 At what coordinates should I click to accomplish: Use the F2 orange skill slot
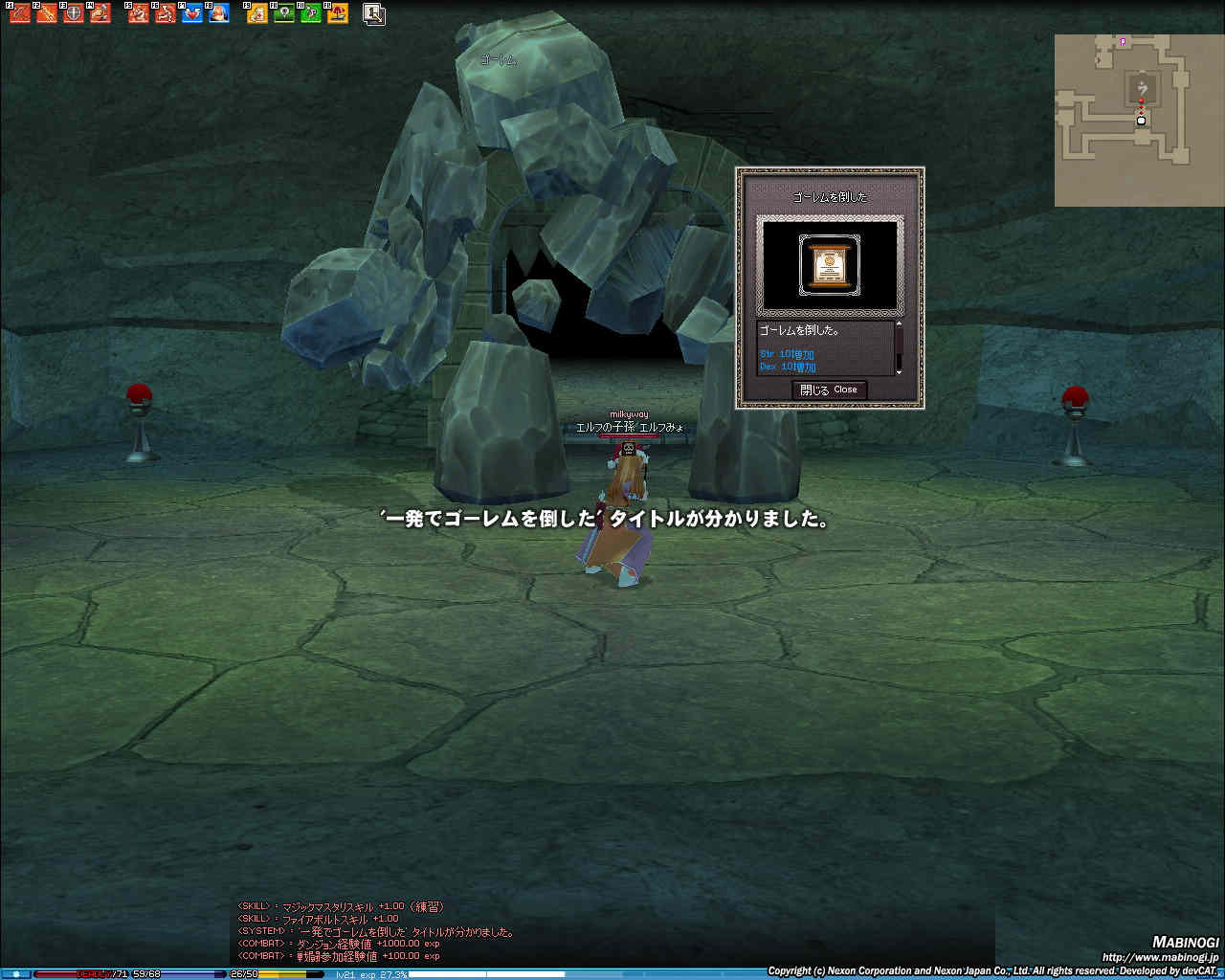coord(47,13)
